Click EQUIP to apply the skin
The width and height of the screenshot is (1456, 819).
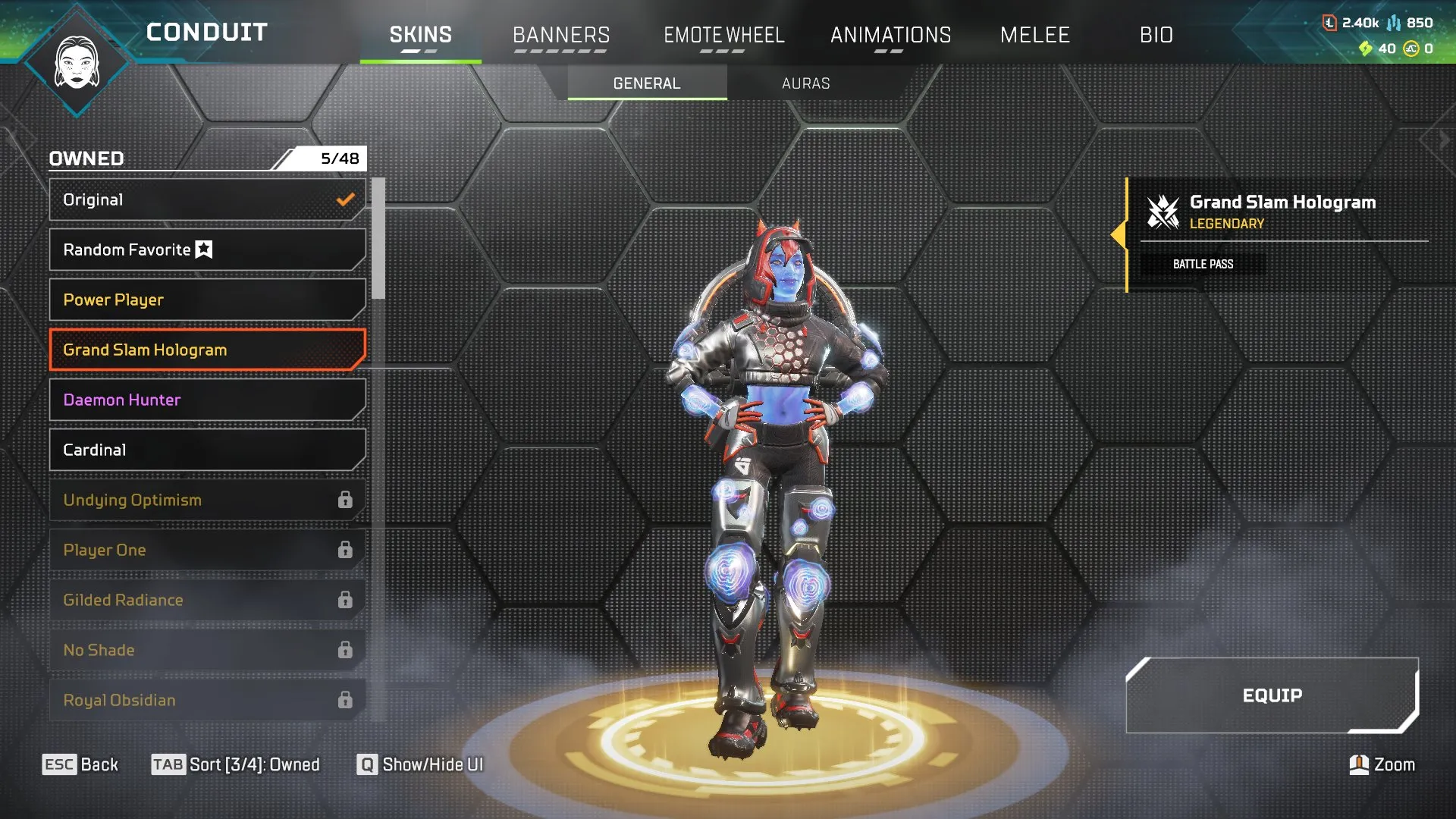pyautogui.click(x=1272, y=695)
